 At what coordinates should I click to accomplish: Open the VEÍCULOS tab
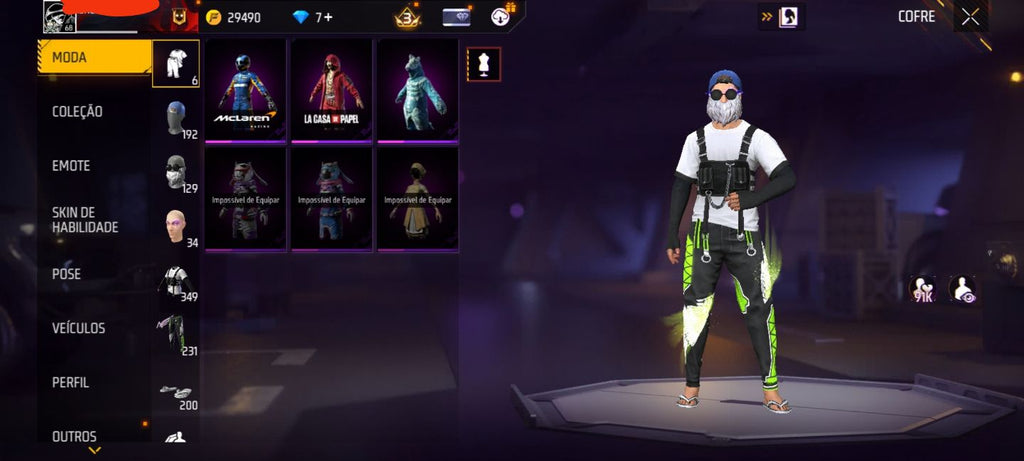(79, 328)
